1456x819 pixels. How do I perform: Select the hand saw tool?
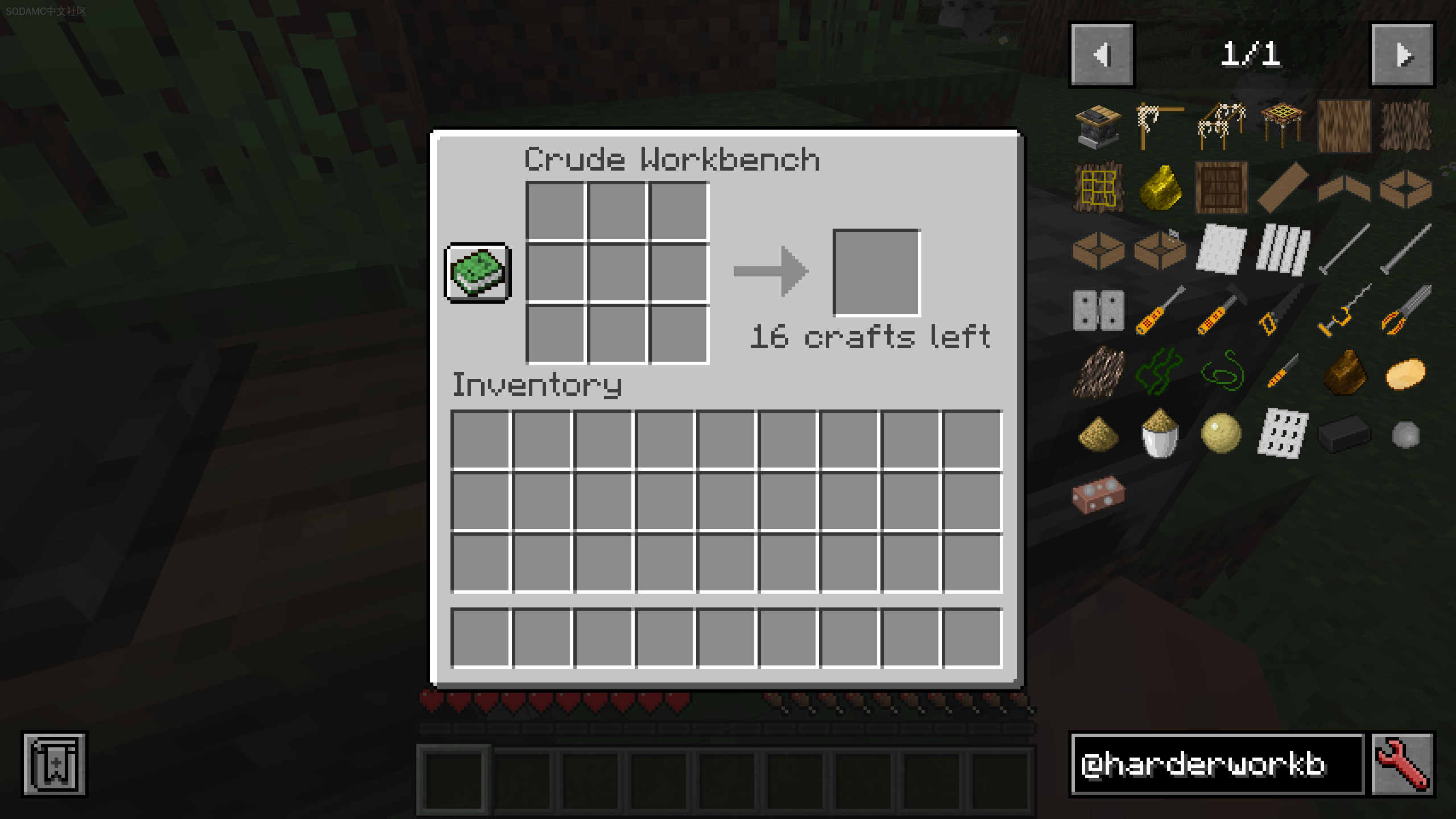coord(1282,311)
